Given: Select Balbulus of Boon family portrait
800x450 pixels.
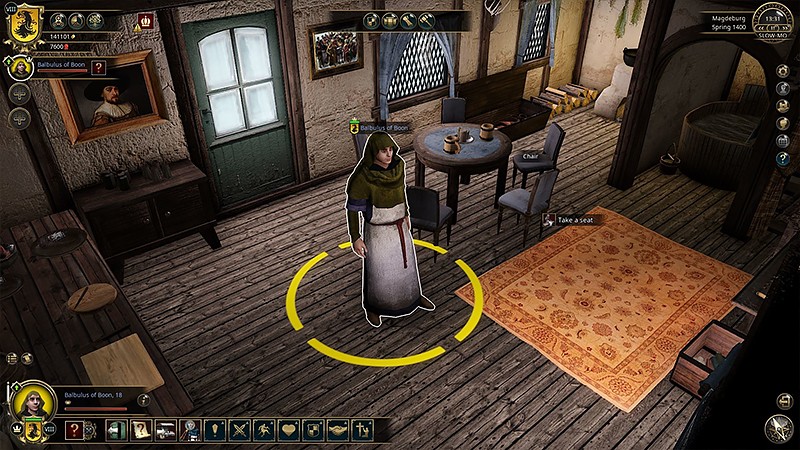Looking at the screenshot, I should point(19,67).
